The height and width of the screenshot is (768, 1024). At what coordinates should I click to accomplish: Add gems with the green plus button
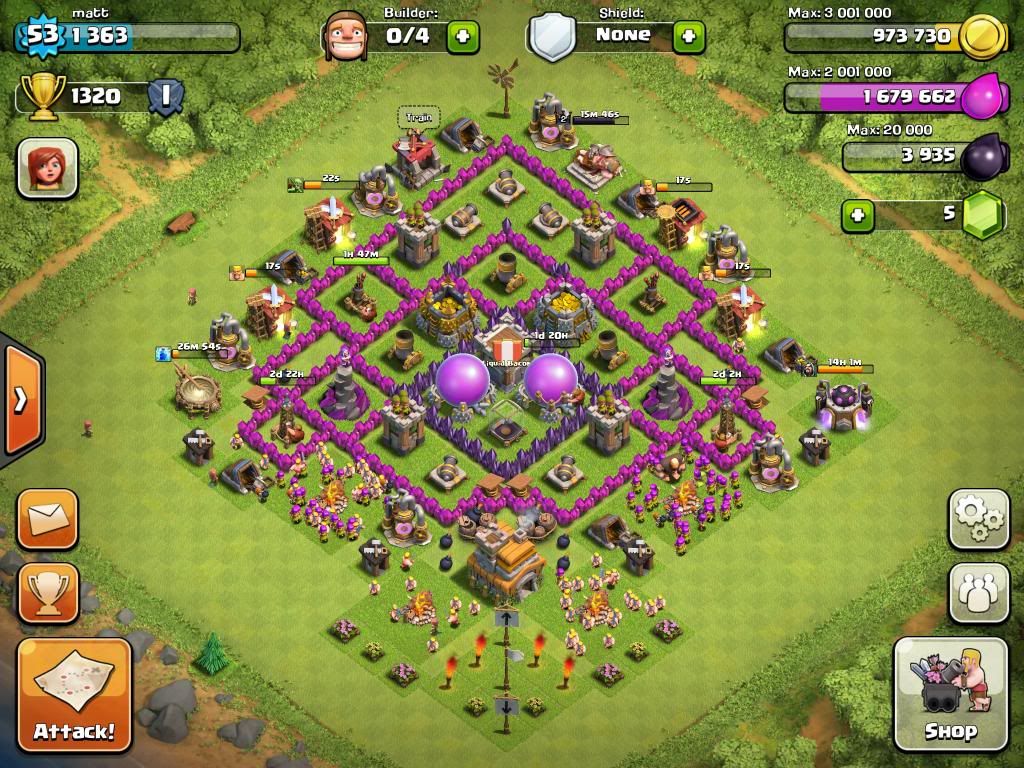(857, 215)
